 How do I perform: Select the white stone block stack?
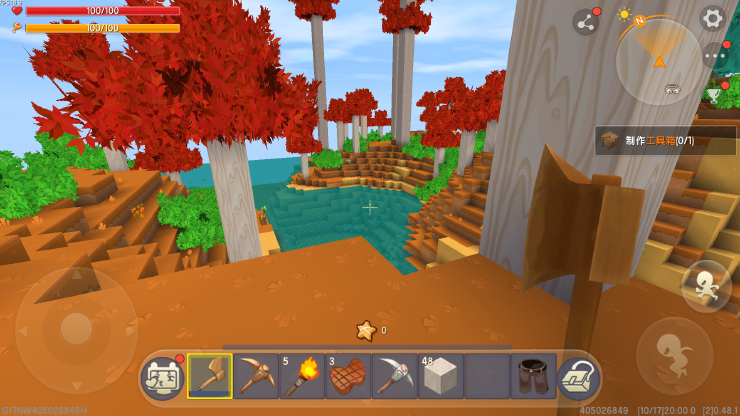[441, 376]
